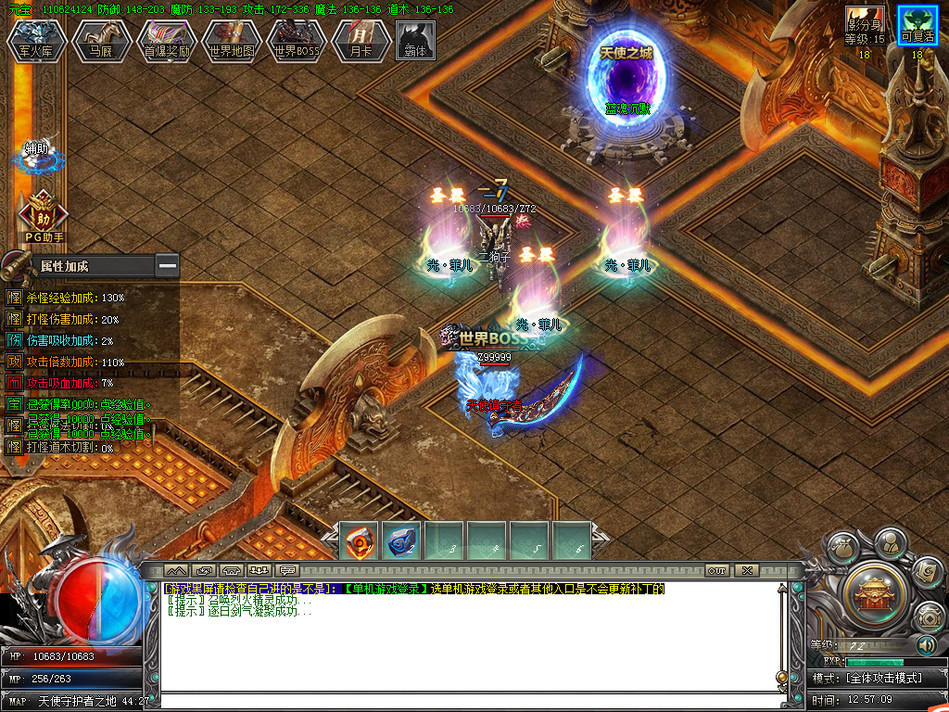Open the 马厩 stable menu

point(101,41)
